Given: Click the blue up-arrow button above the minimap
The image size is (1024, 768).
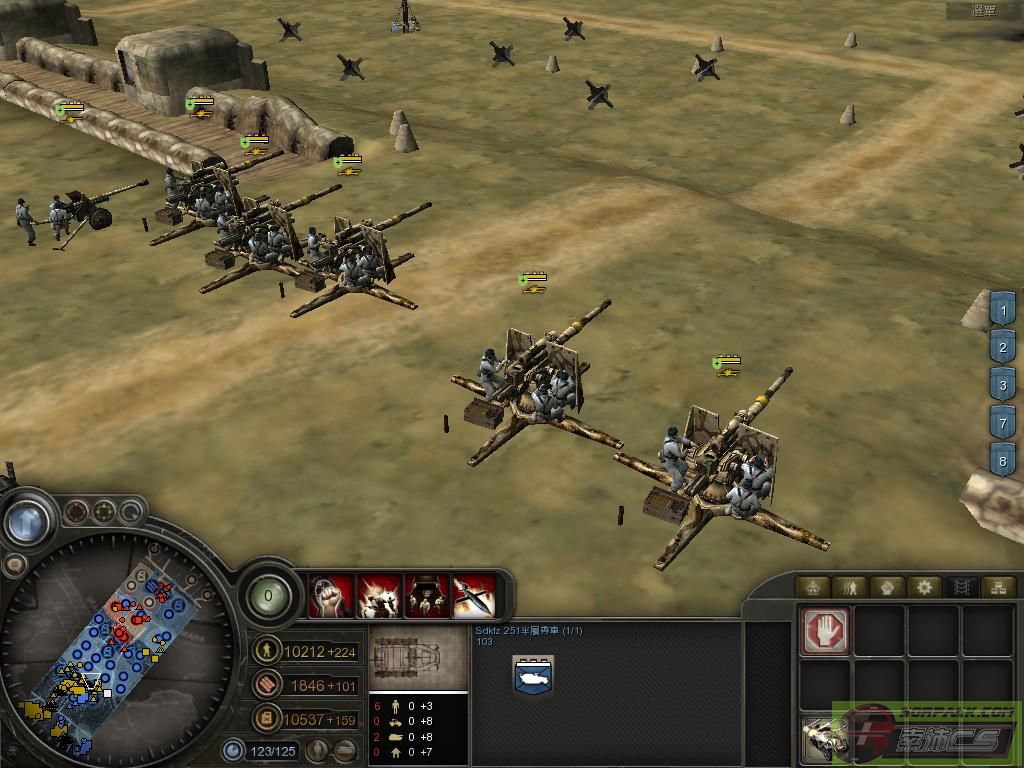Looking at the screenshot, I should [27, 520].
